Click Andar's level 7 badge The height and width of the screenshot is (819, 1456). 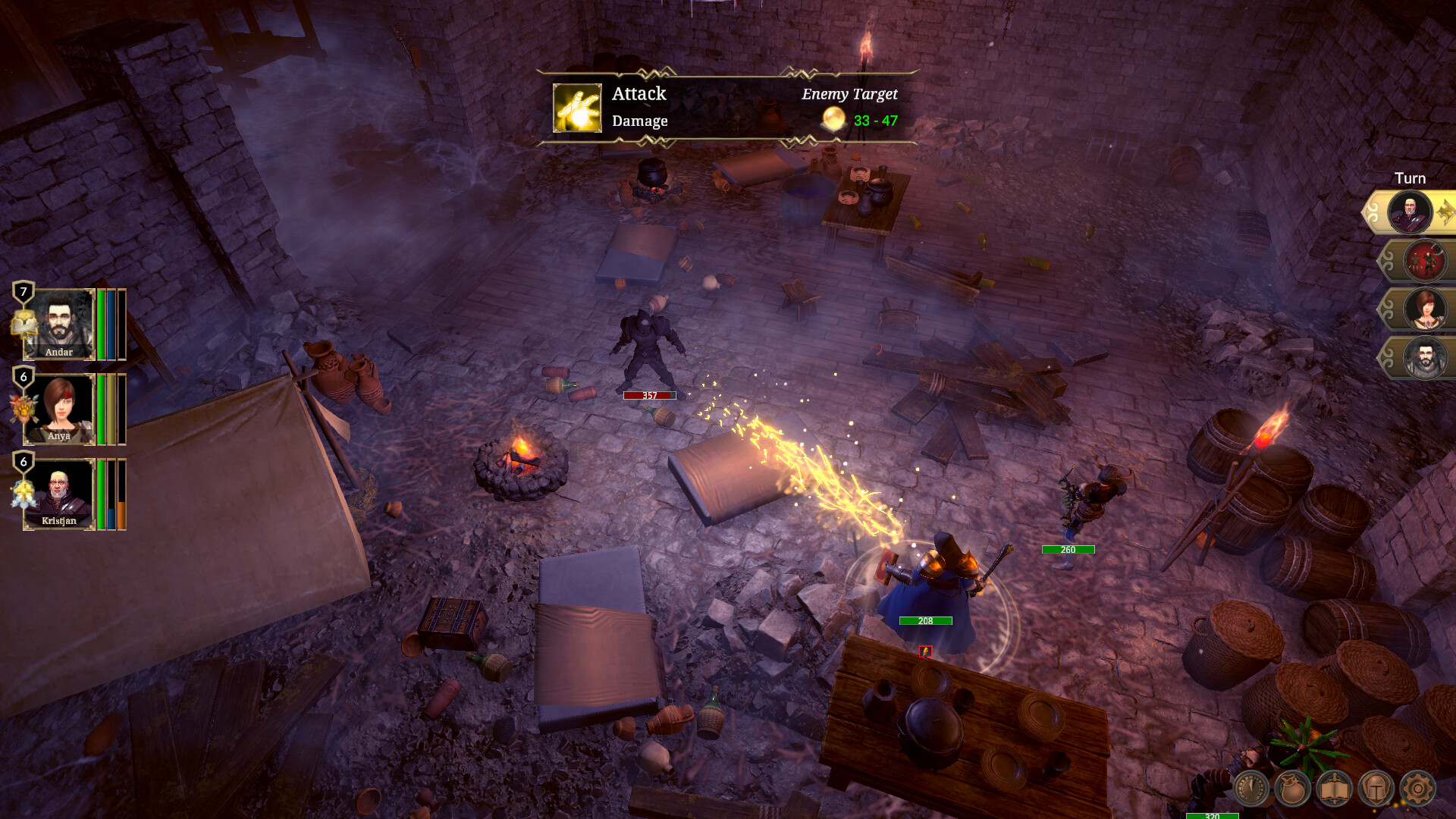(x=23, y=291)
